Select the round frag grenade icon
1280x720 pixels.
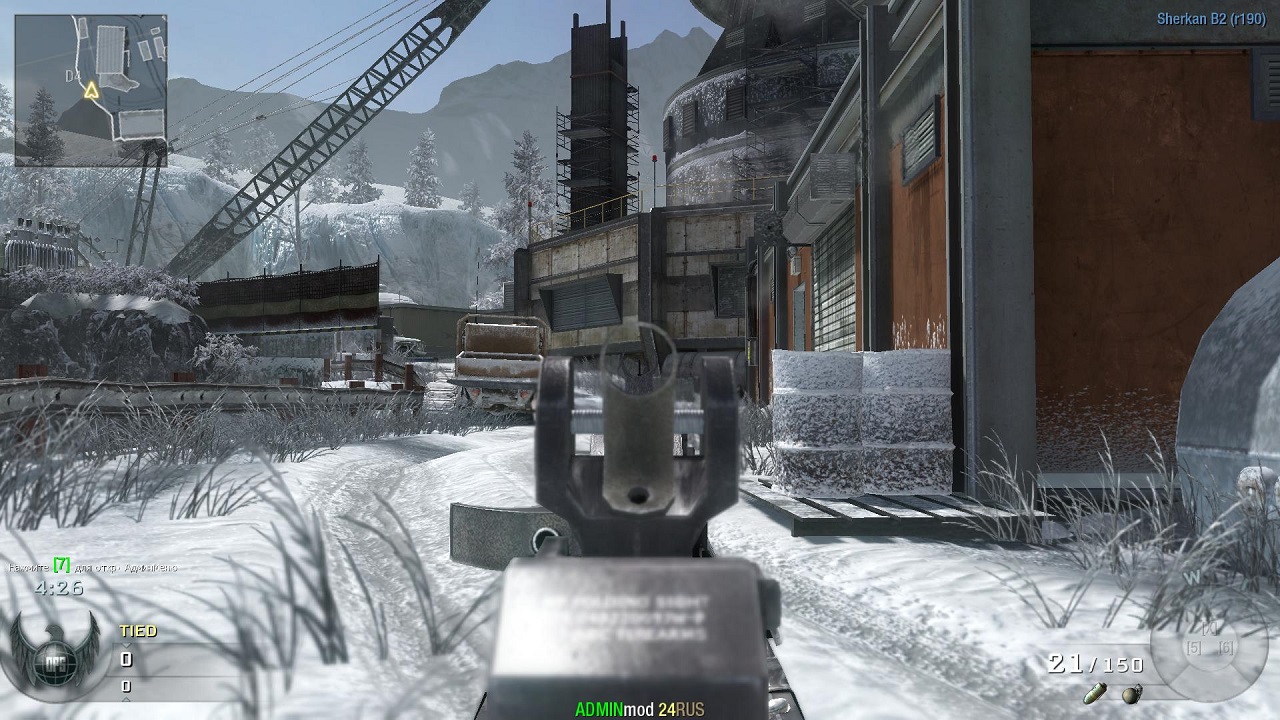coord(1132,693)
